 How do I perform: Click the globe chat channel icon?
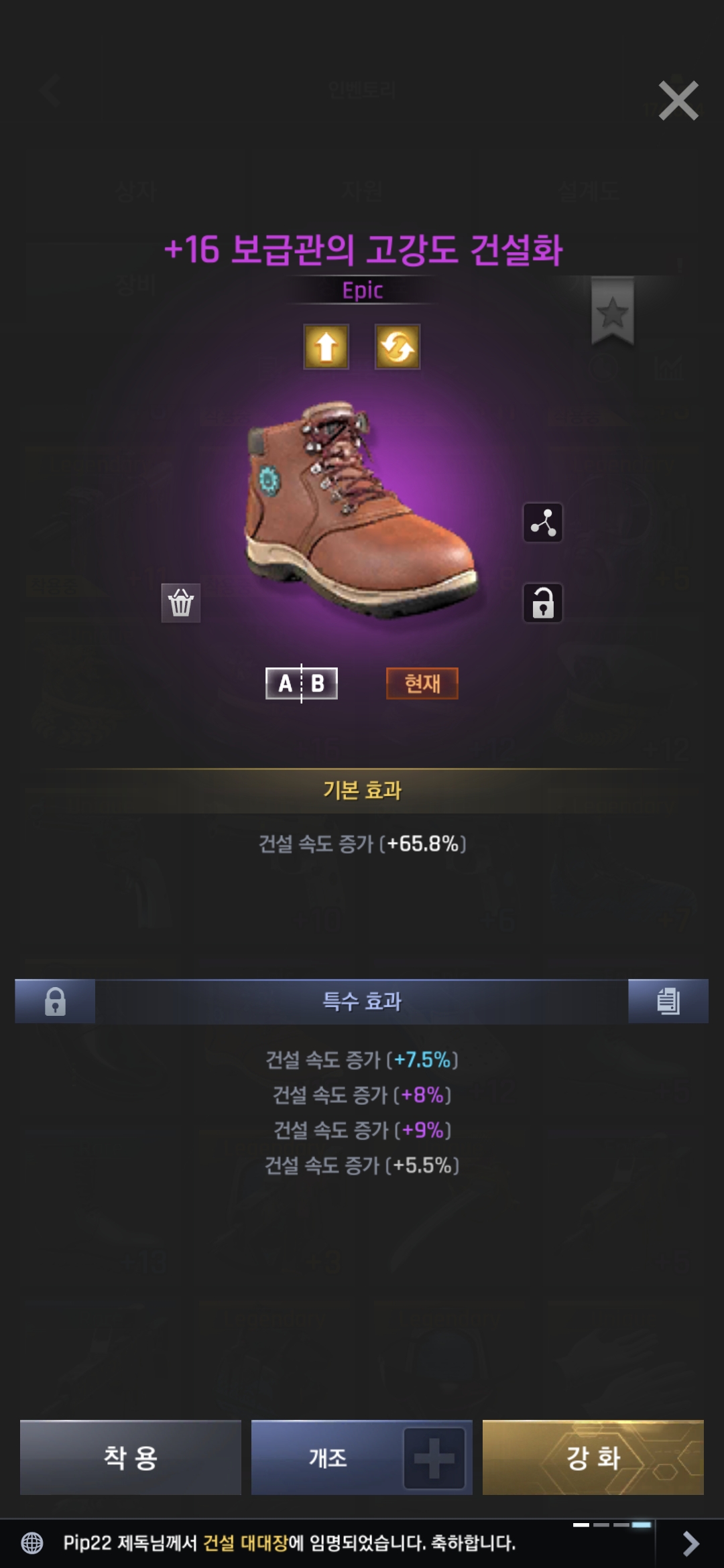tap(32, 1543)
